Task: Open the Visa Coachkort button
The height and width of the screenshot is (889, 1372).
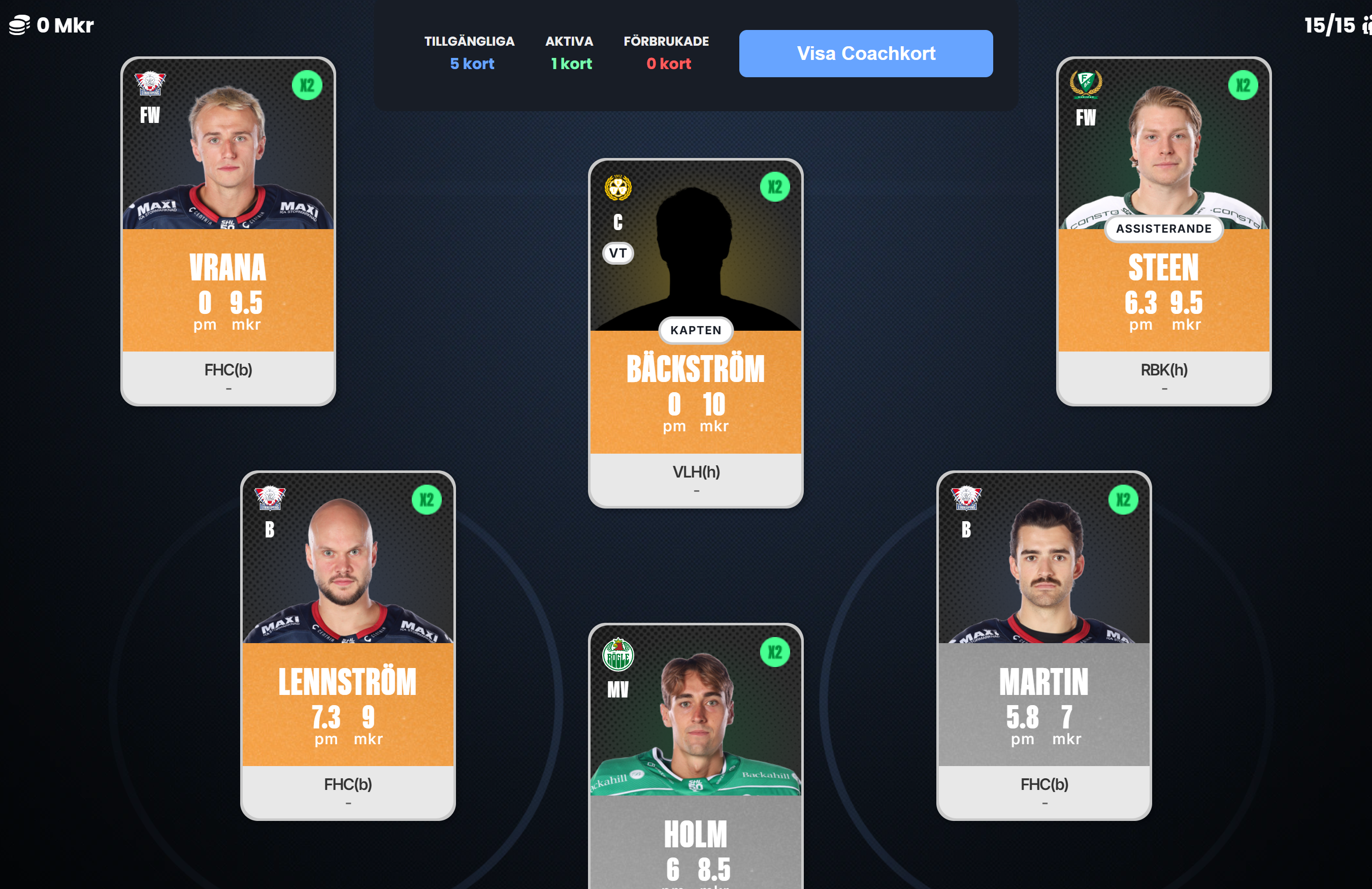Action: (x=865, y=54)
